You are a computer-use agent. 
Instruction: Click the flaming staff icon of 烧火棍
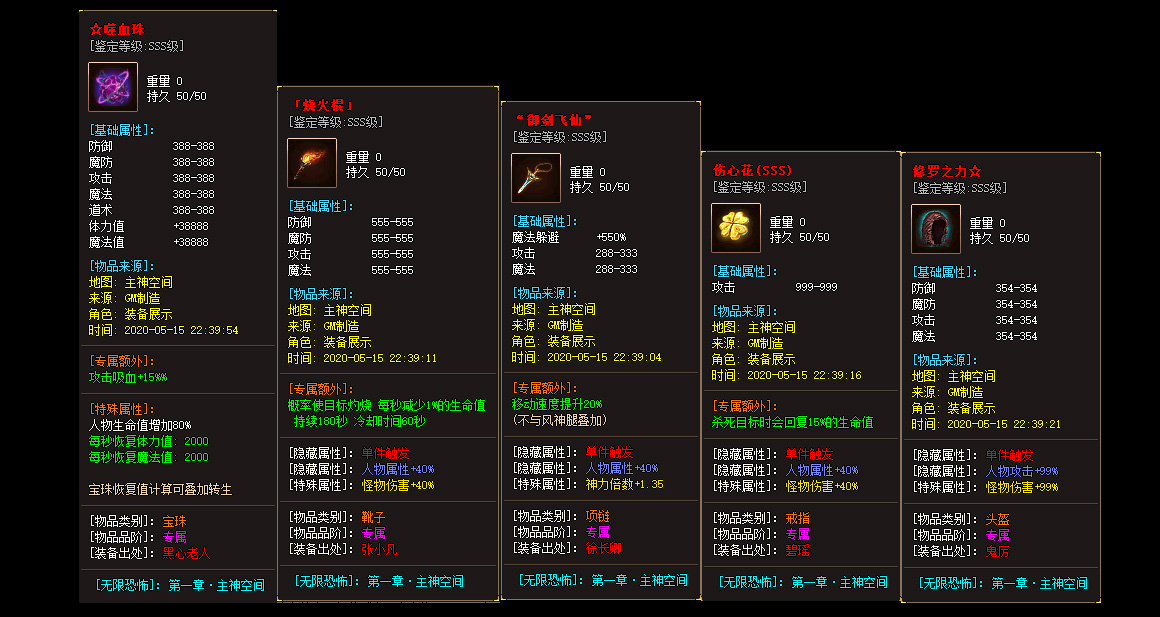pyautogui.click(x=312, y=163)
